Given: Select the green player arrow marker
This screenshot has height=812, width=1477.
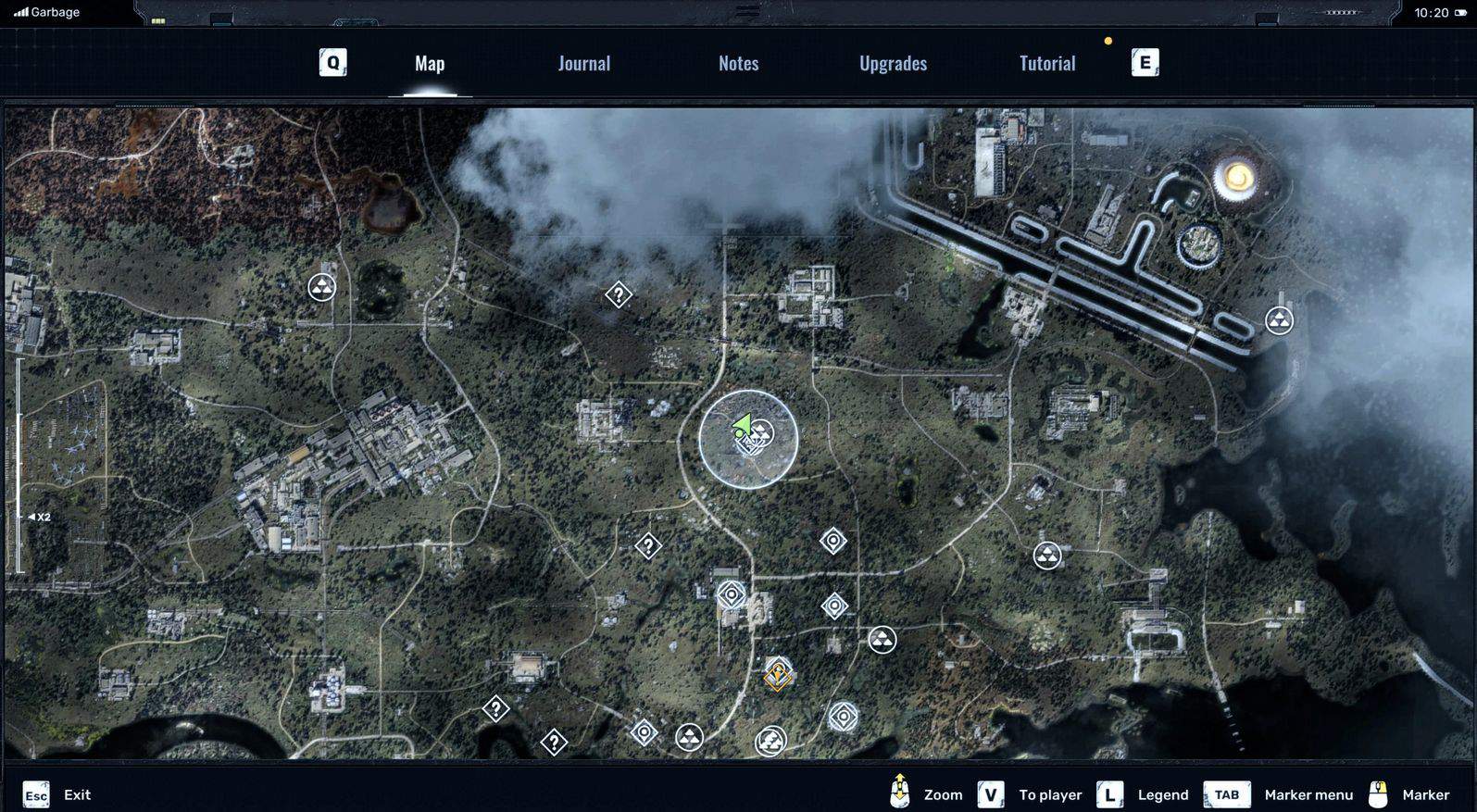Looking at the screenshot, I should pyautogui.click(x=742, y=427).
